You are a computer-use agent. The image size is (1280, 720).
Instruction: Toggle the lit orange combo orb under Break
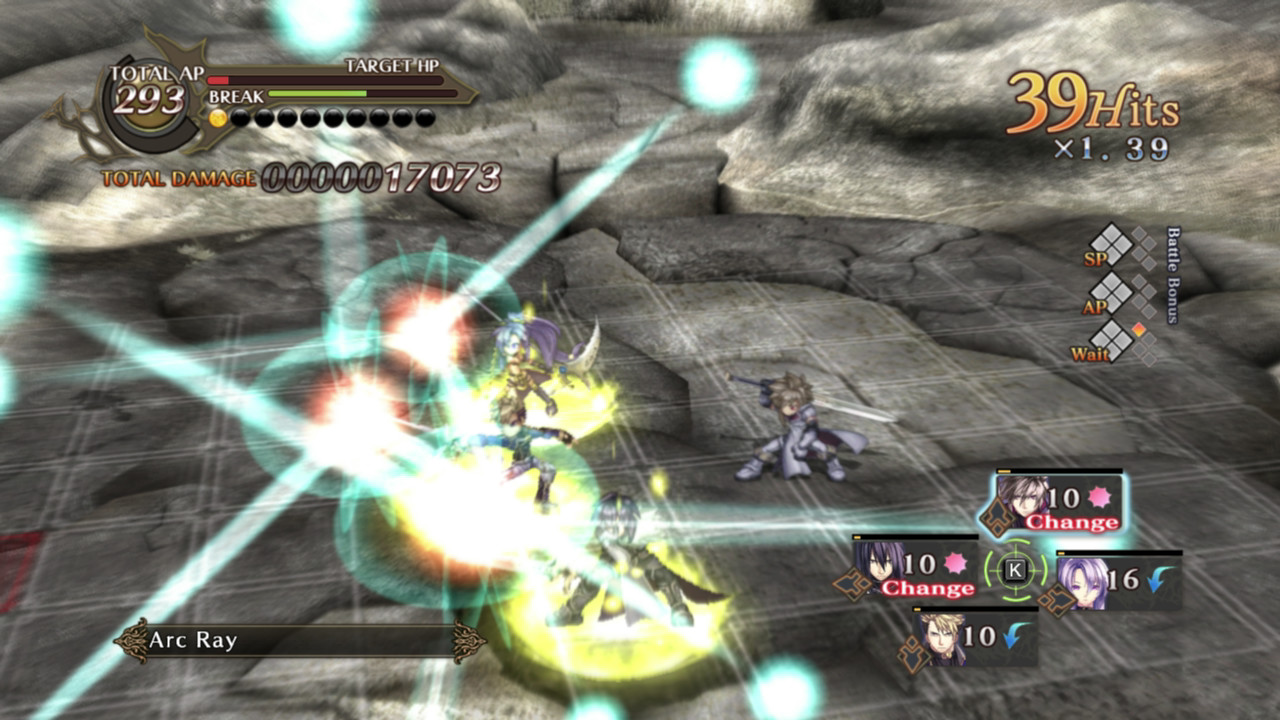pyautogui.click(x=217, y=118)
